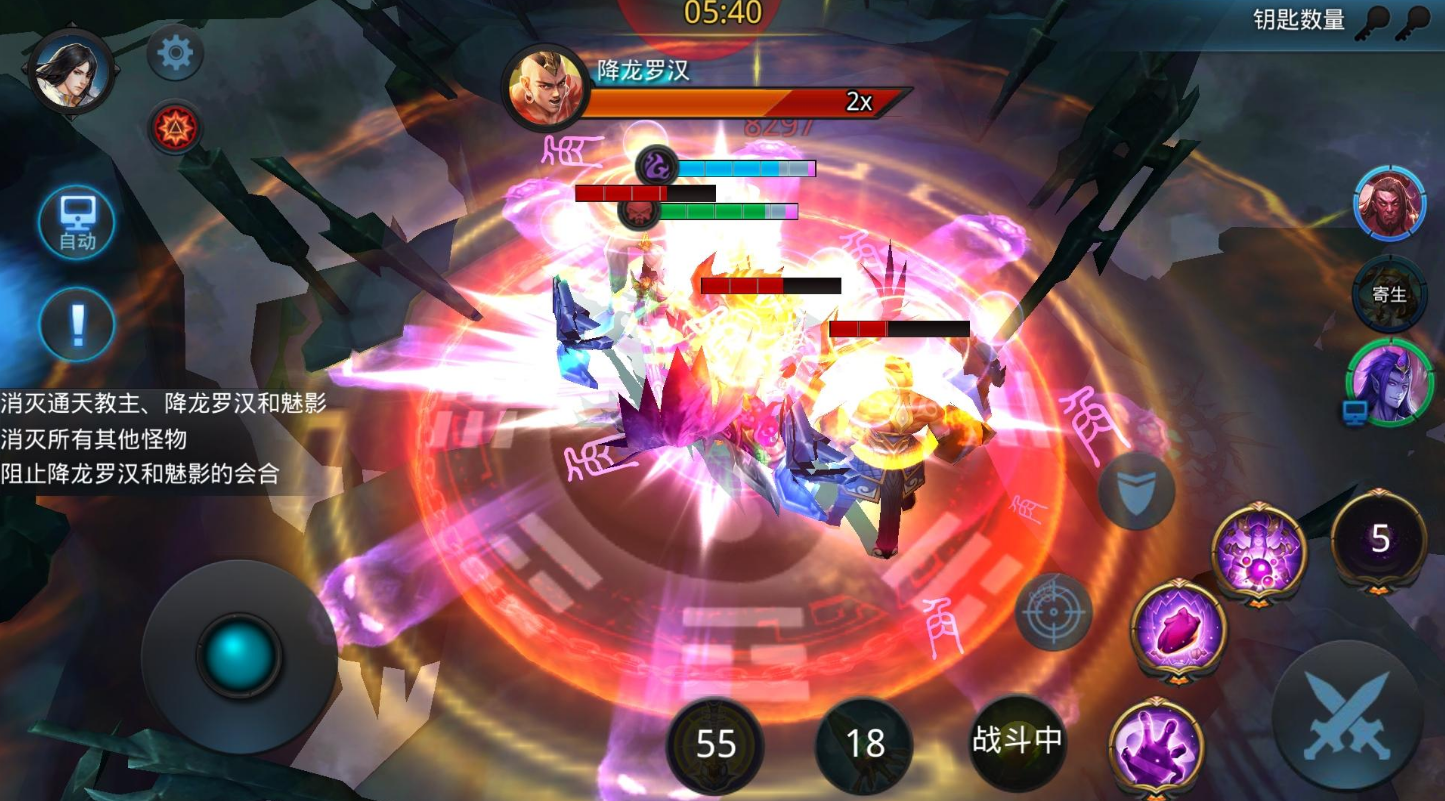Select the slot showing 55 cooldown
Screen dimensions: 1445x801
715,745
